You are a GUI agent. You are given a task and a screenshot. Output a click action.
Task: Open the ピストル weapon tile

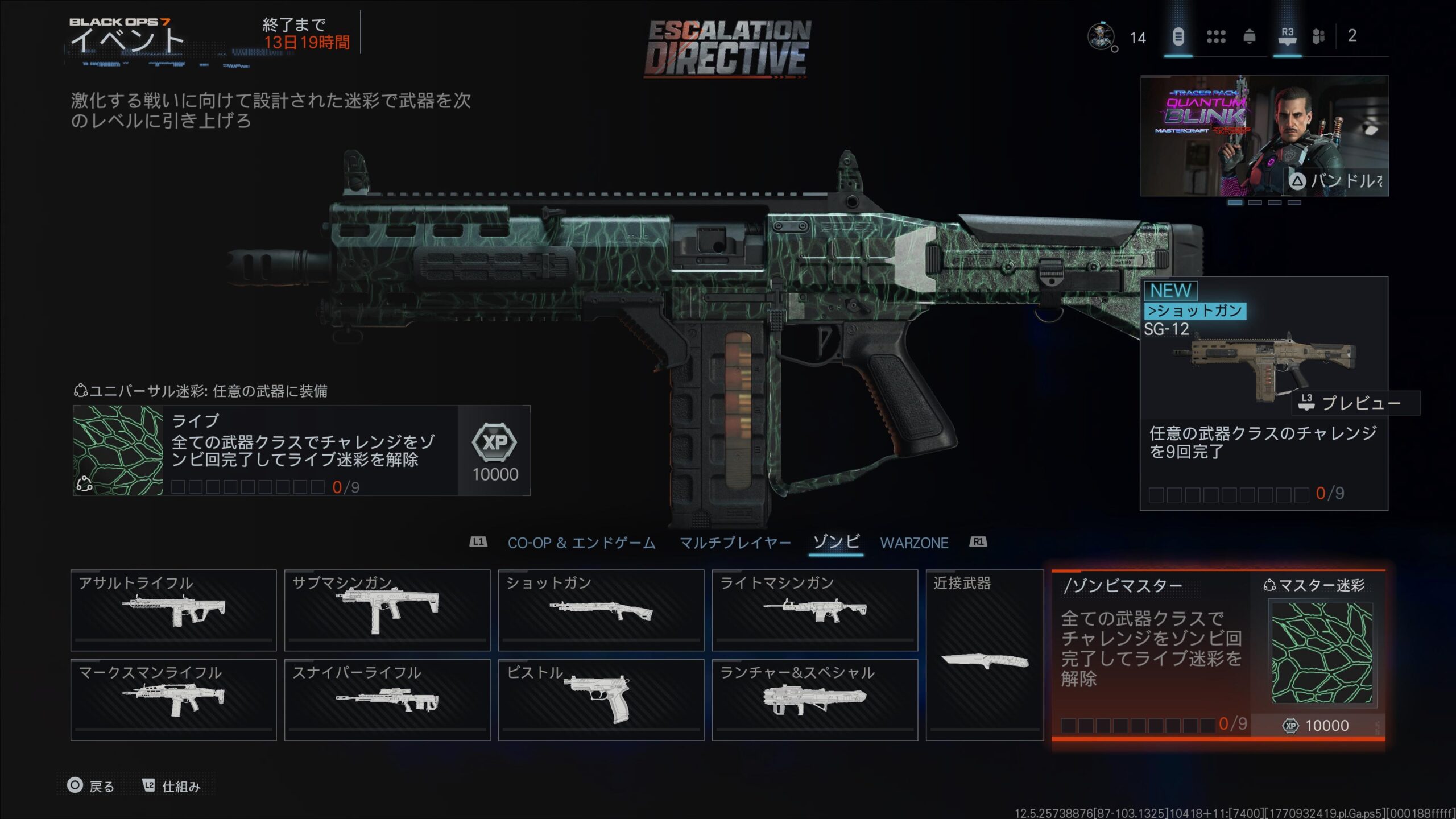tap(601, 700)
